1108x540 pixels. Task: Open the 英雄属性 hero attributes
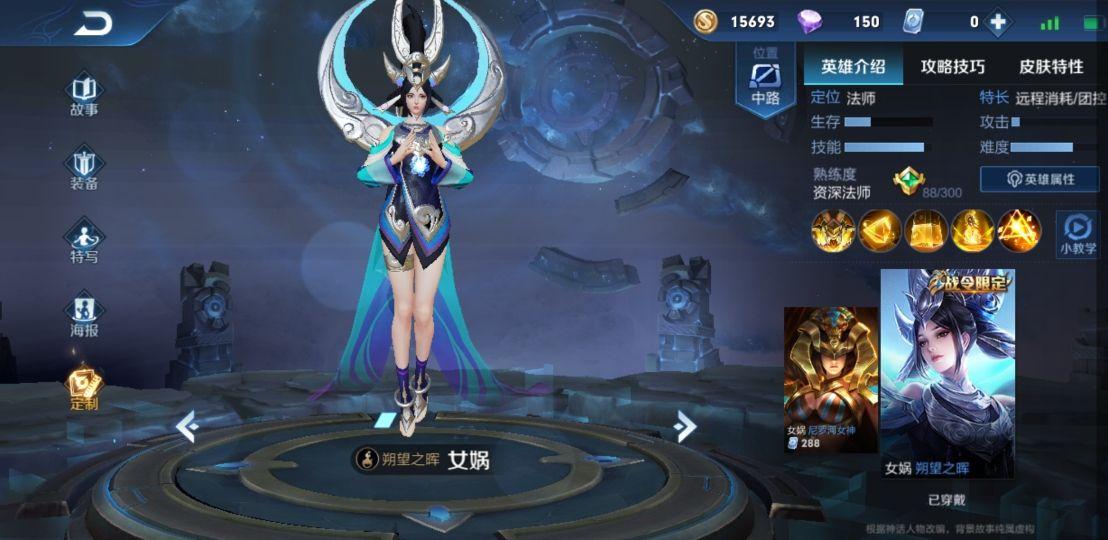[1039, 179]
